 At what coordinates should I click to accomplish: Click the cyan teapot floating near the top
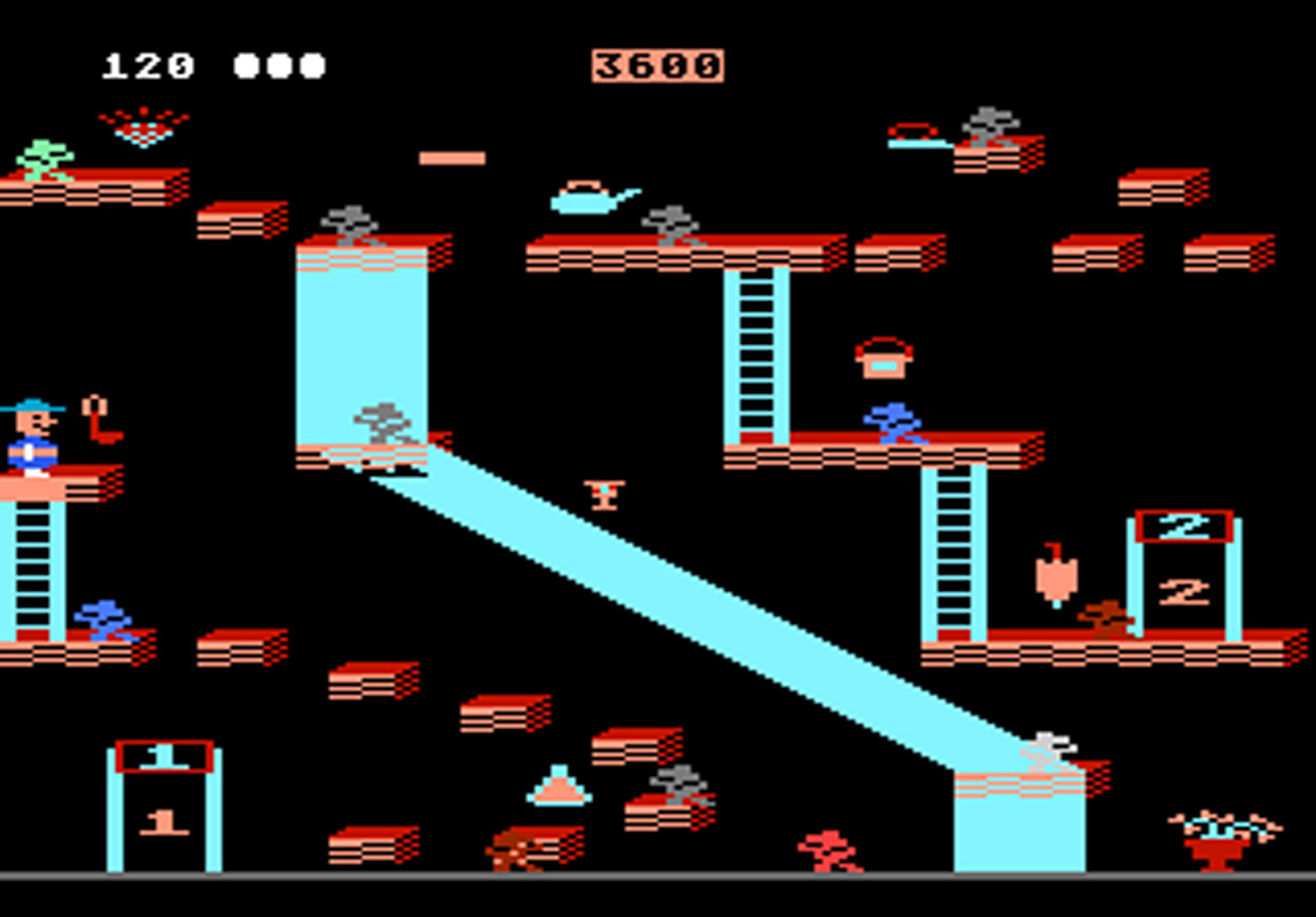586,199
